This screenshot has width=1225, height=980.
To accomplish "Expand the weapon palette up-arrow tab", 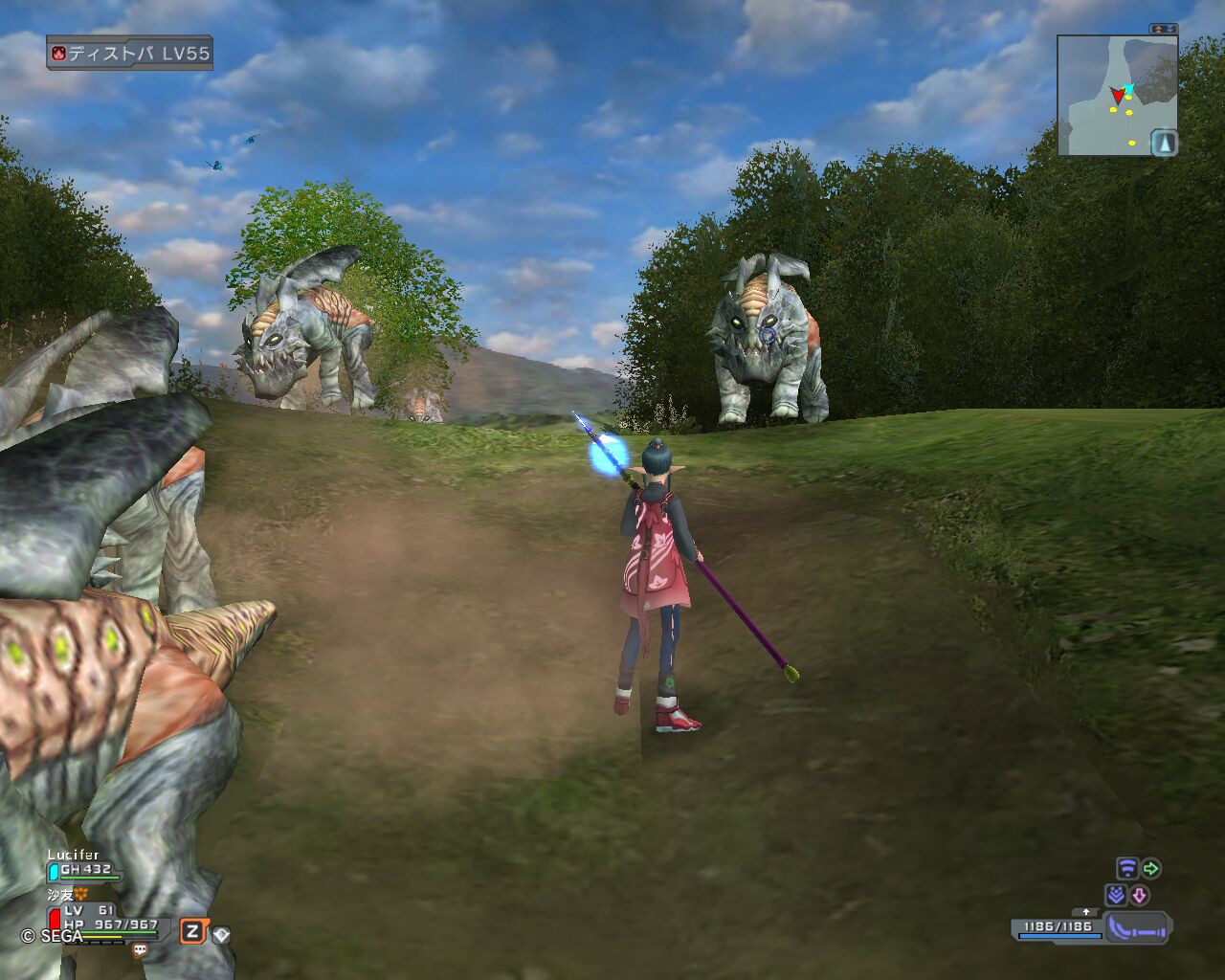I will tap(1085, 912).
